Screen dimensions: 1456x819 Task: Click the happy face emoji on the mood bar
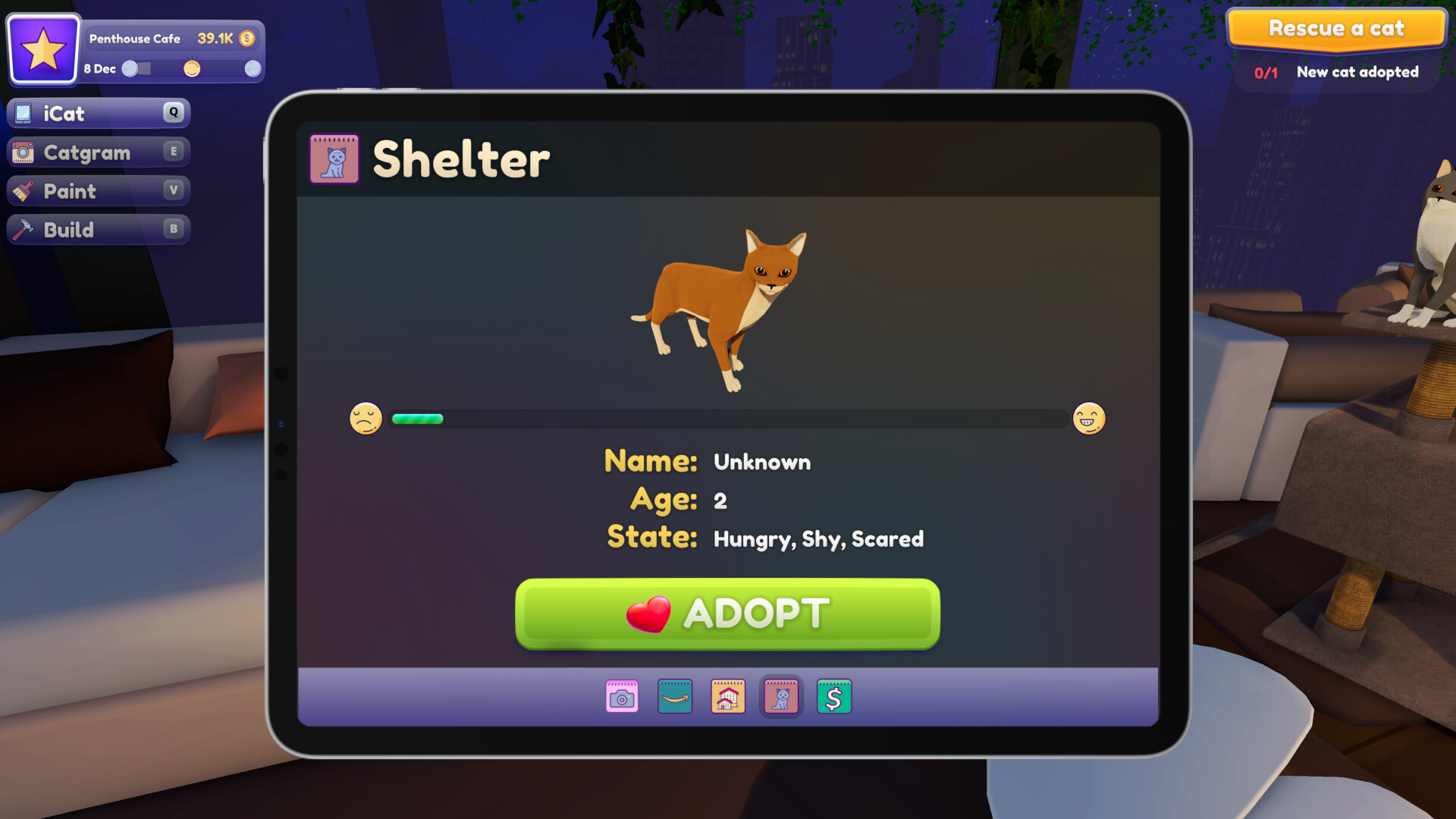(1090, 418)
